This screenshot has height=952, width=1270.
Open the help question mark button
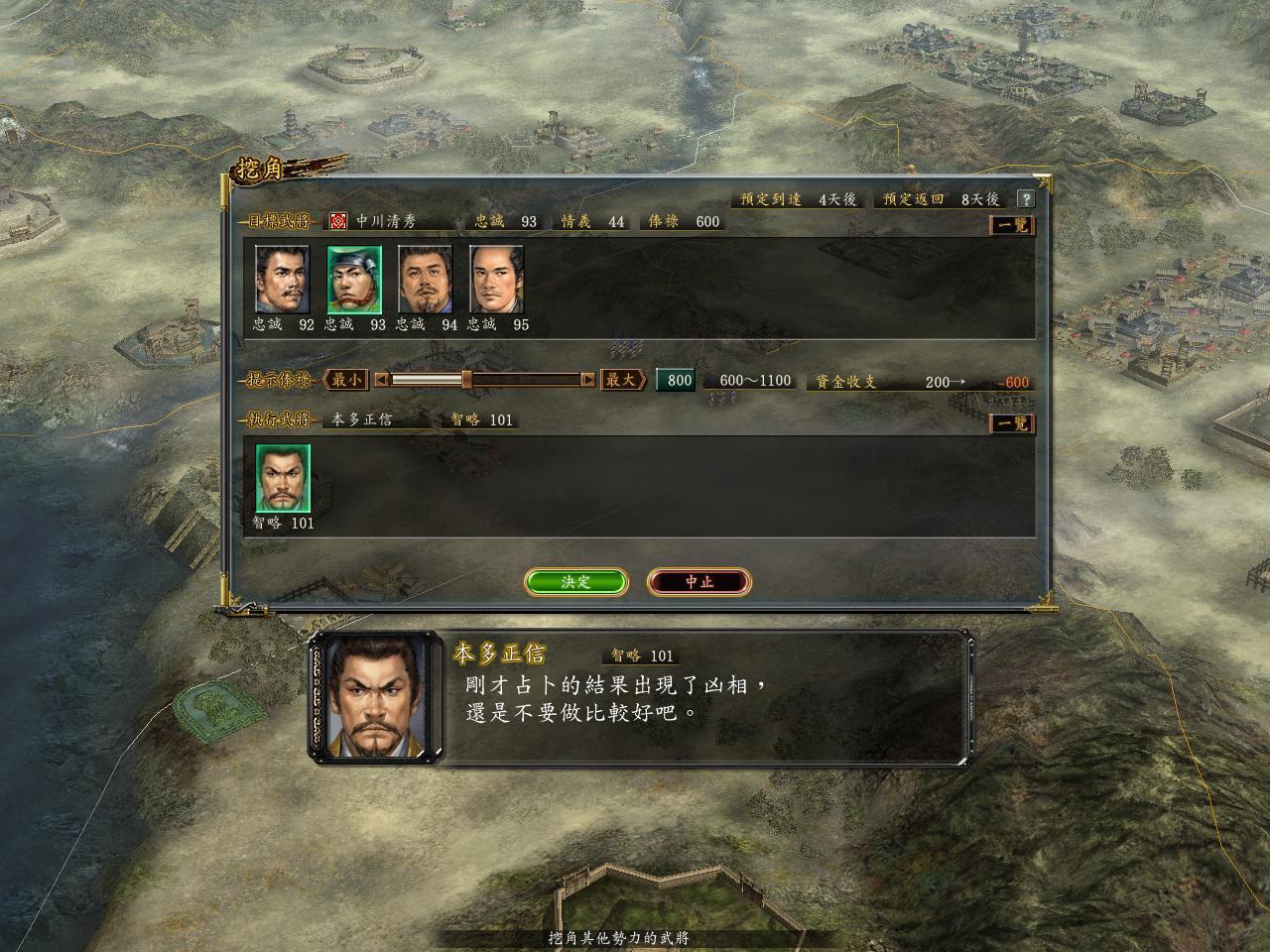[x=1025, y=199]
